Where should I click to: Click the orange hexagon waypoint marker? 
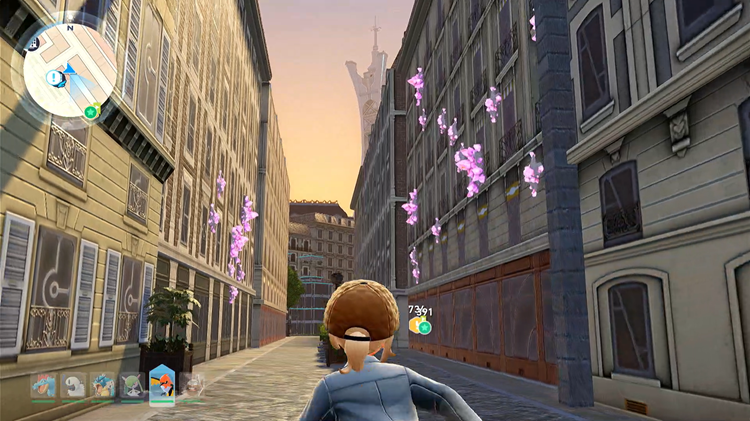(414, 325)
